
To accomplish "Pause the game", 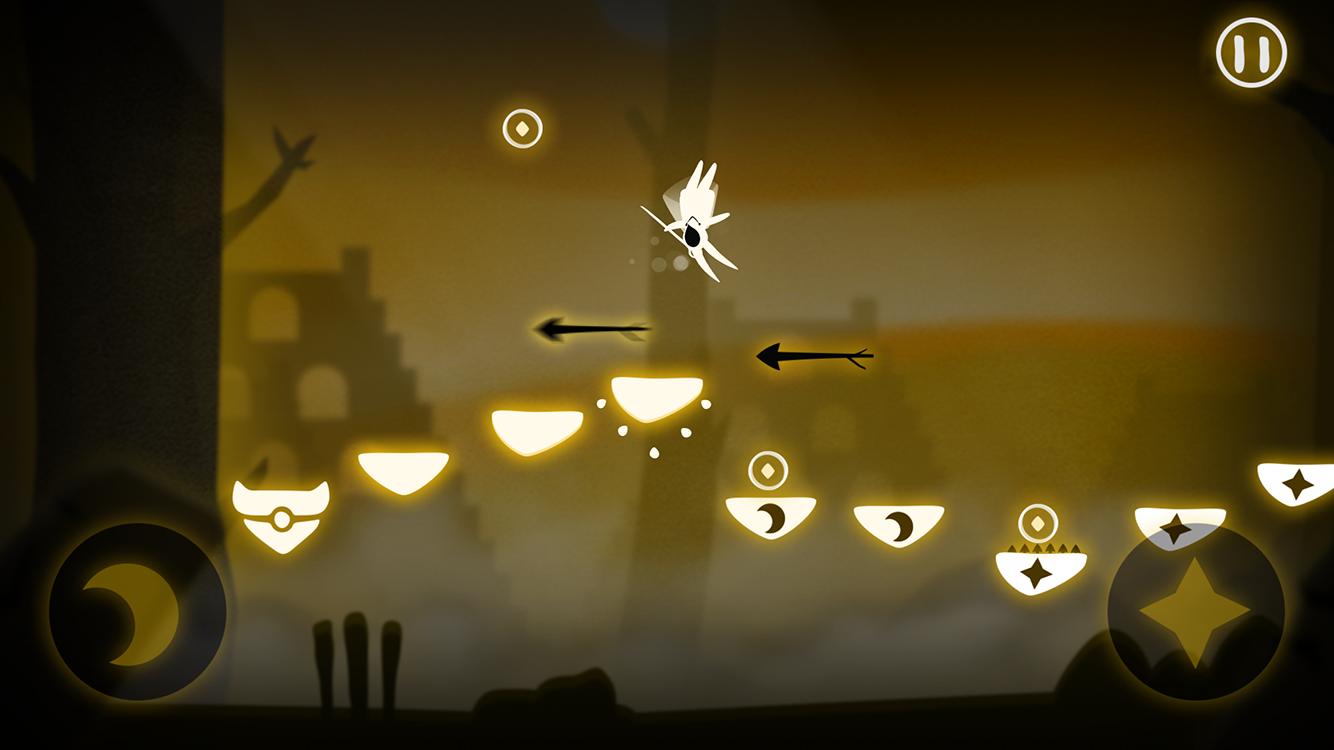I will point(1249,52).
